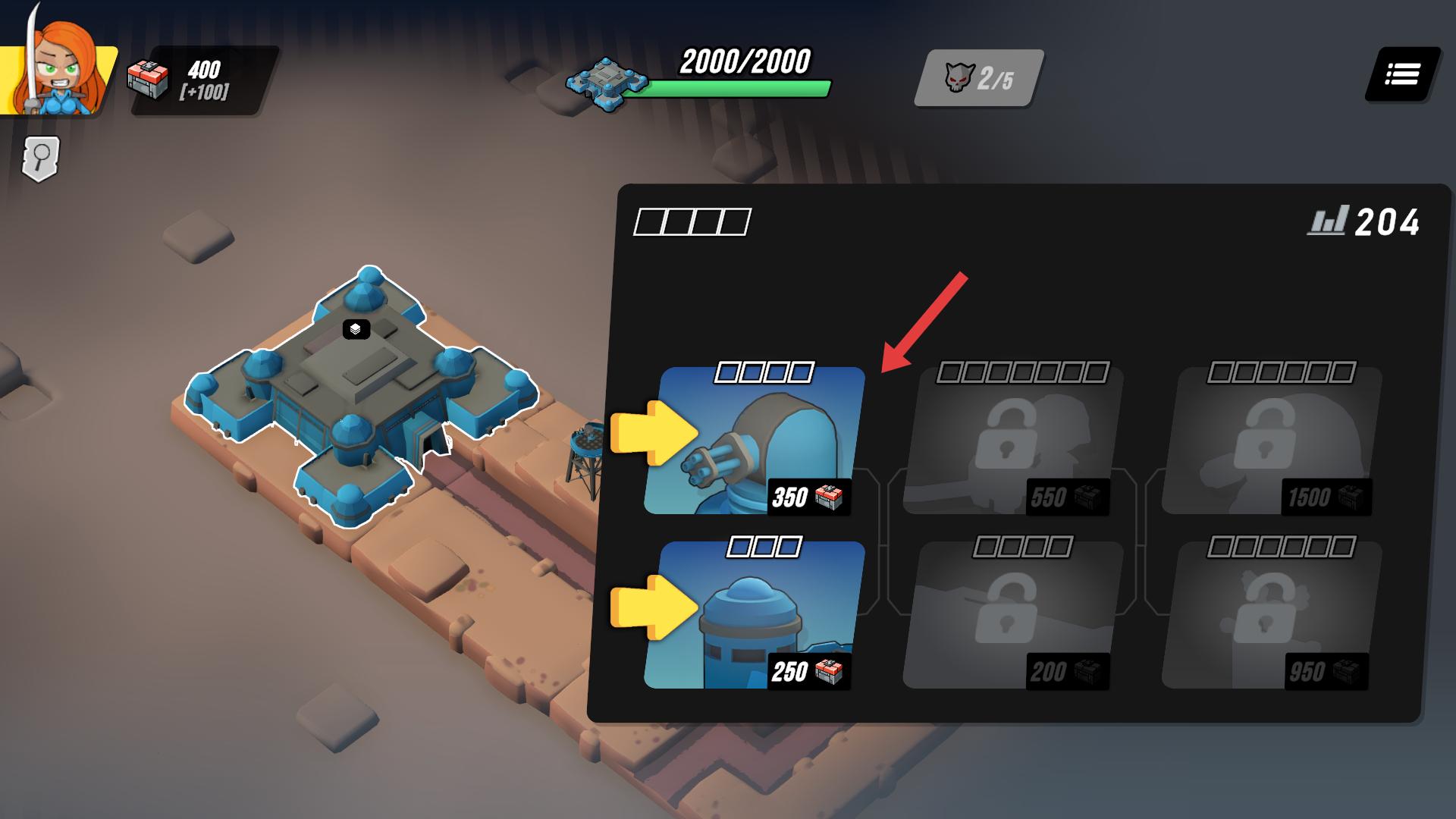Buy the minigun turret for 350
This screenshot has width=1456, height=819.
[x=755, y=441]
